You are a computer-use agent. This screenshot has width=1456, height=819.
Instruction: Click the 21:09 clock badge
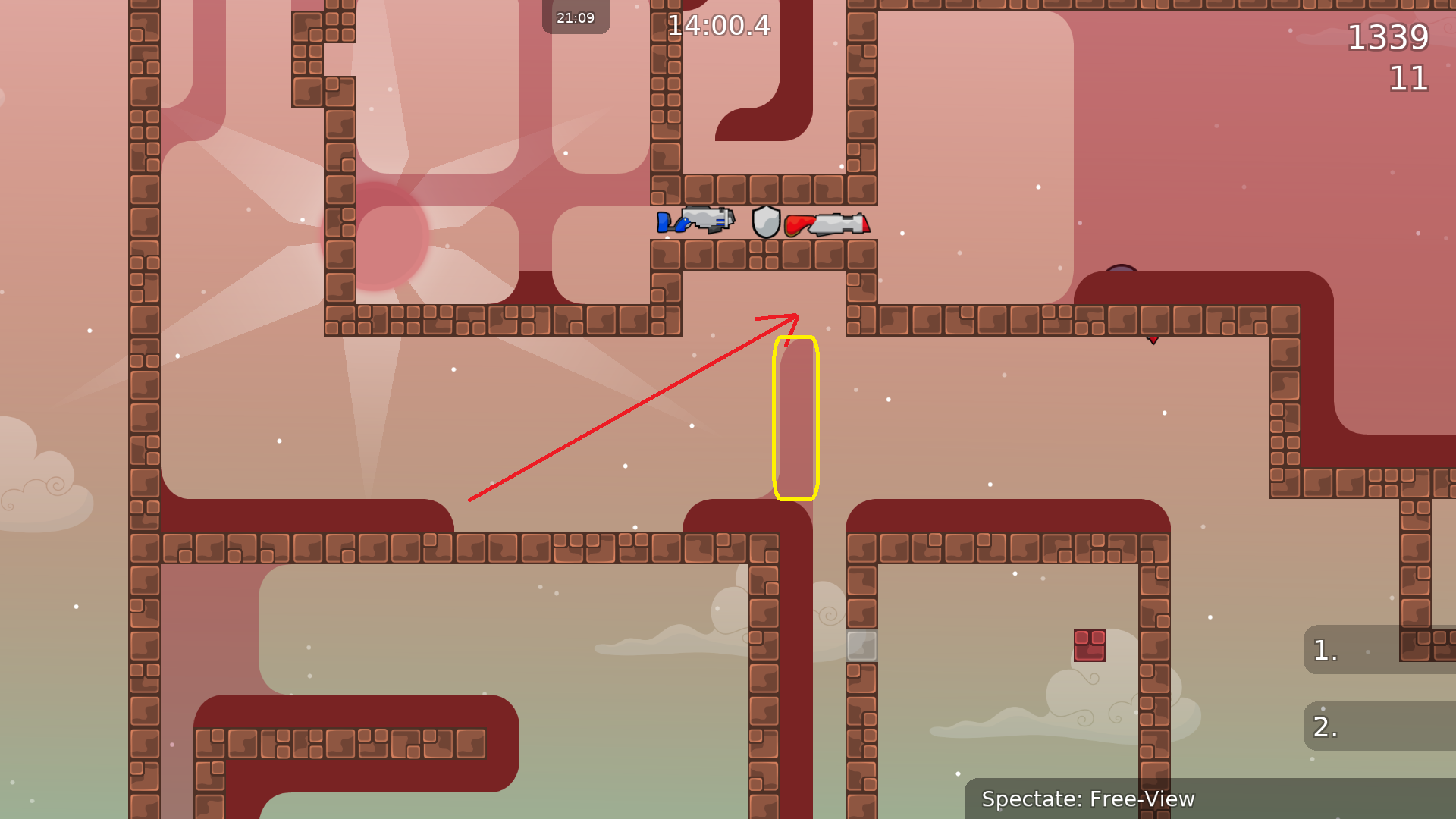click(575, 17)
